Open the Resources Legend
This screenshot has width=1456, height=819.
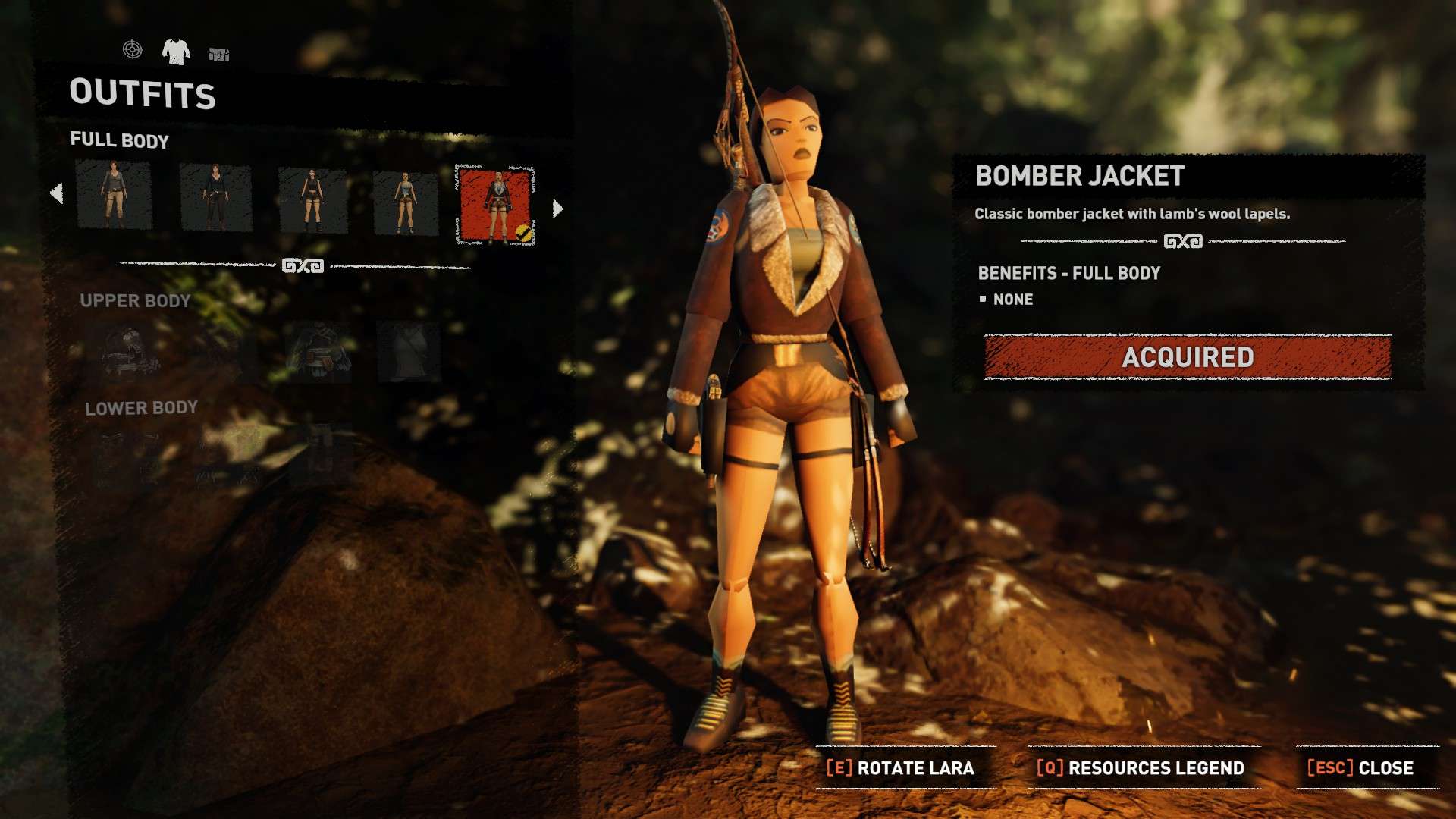point(1141,768)
